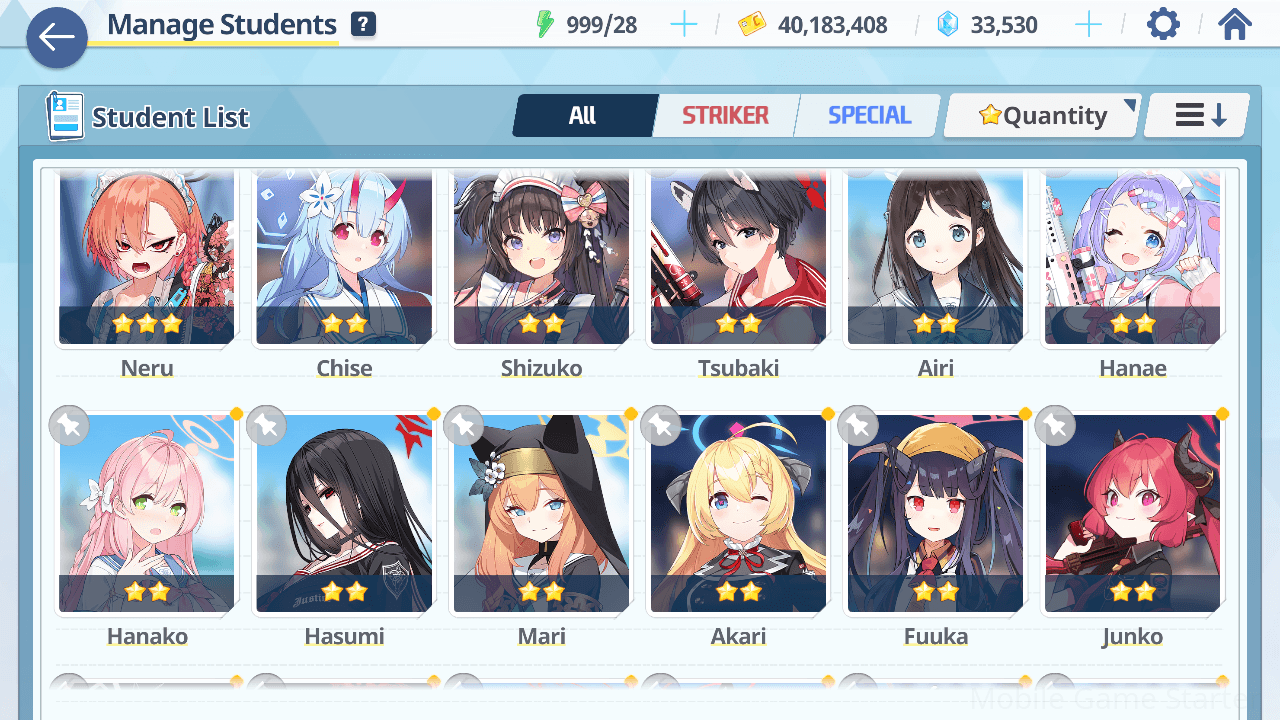Switch to the STRIKER tab
Screen dimensions: 1280x720
(725, 116)
